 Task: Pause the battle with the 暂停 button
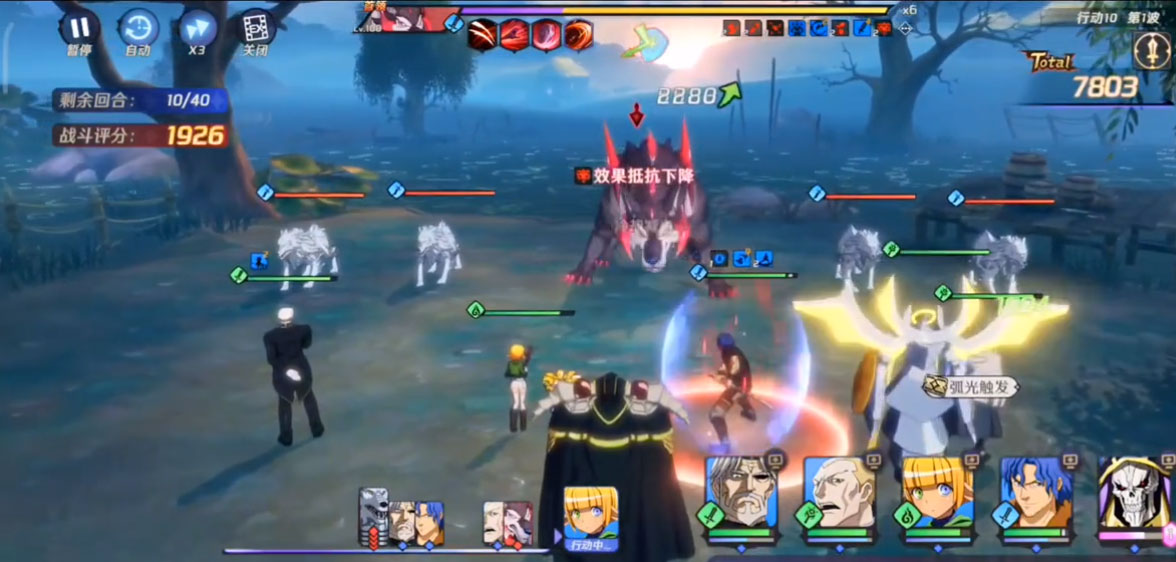click(x=78, y=30)
